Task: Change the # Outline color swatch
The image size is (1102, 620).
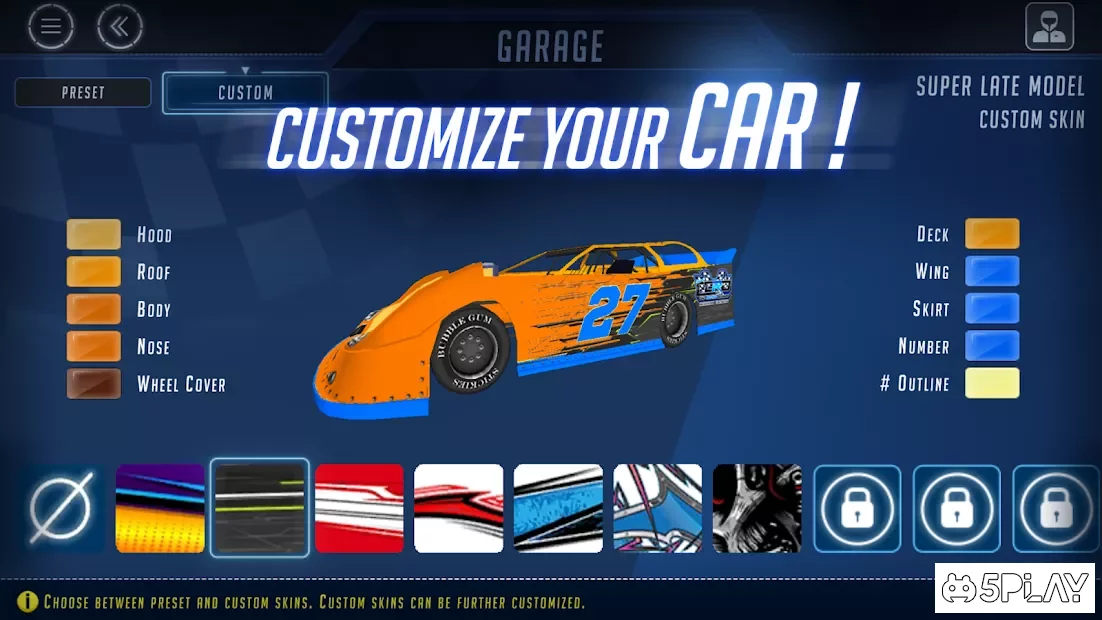Action: 992,383
